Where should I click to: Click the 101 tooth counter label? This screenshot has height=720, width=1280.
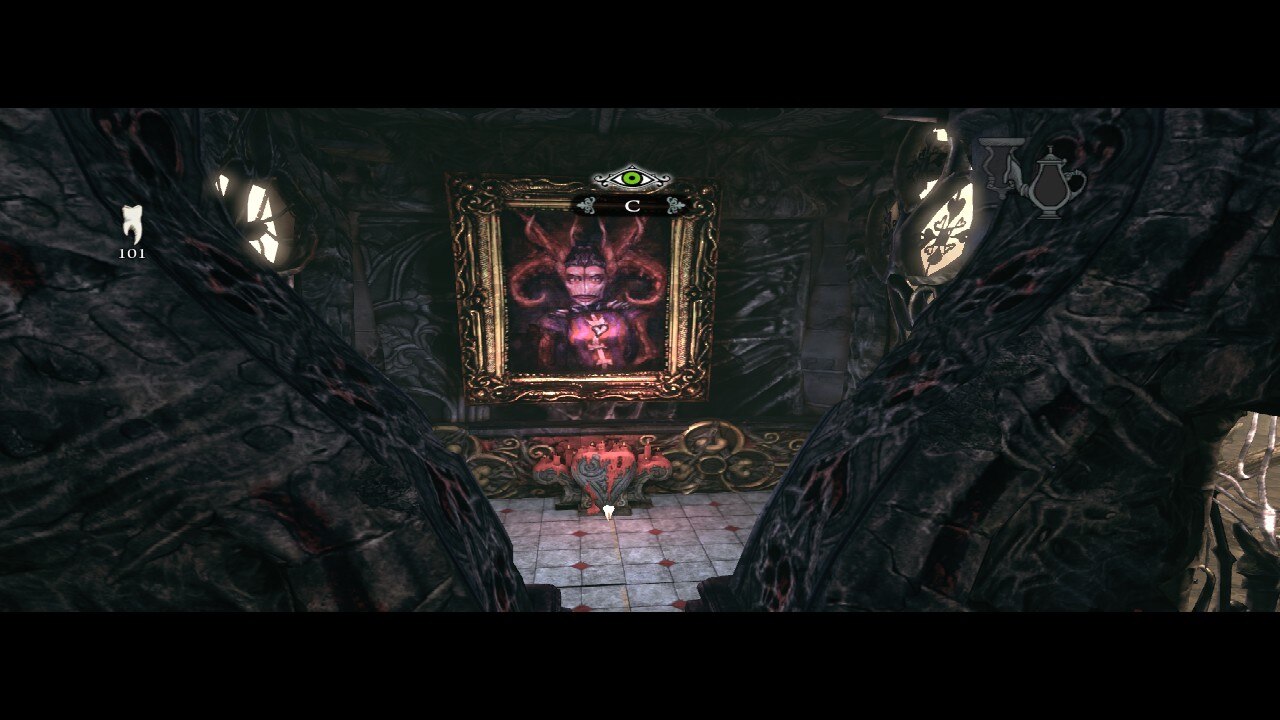click(x=133, y=253)
